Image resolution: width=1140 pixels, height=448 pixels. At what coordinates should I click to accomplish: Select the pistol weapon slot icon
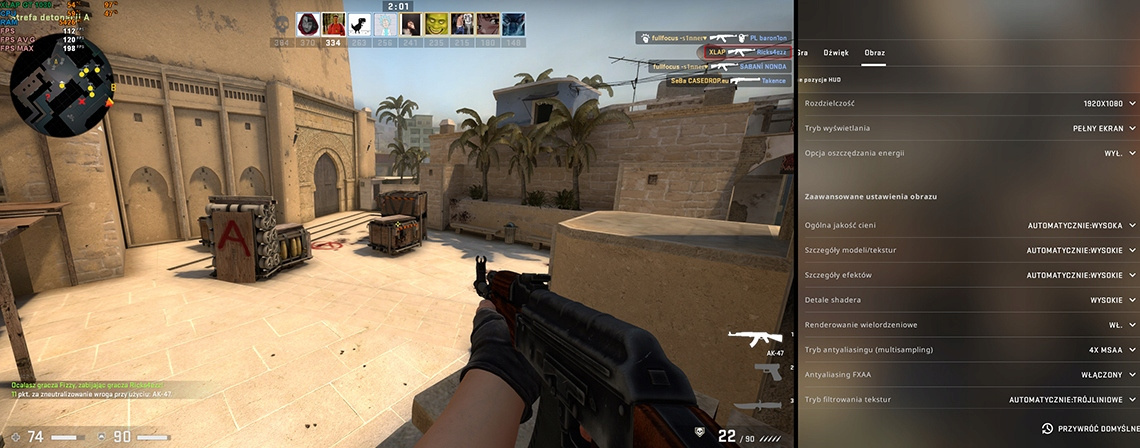768,371
